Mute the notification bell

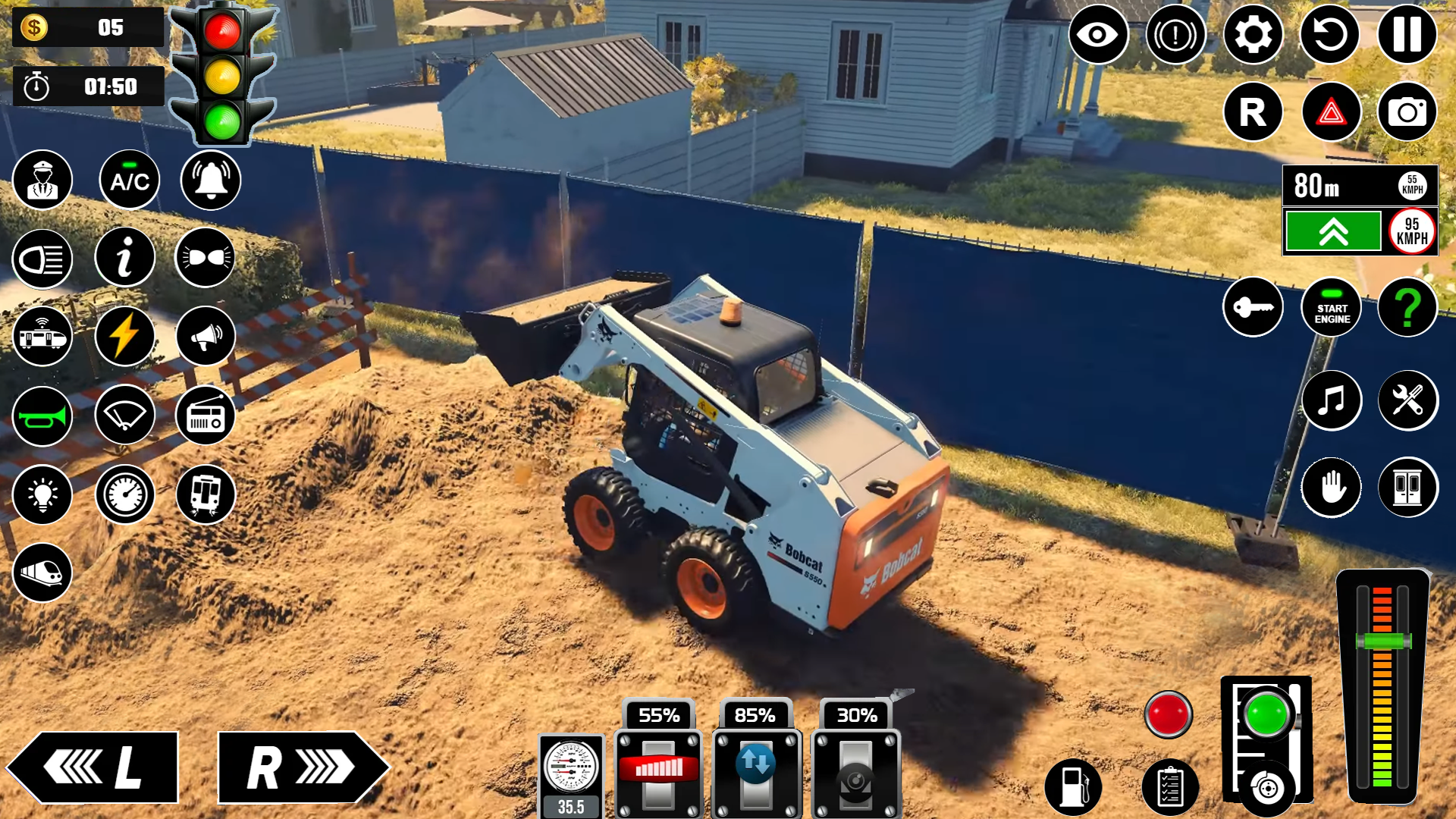point(204,180)
